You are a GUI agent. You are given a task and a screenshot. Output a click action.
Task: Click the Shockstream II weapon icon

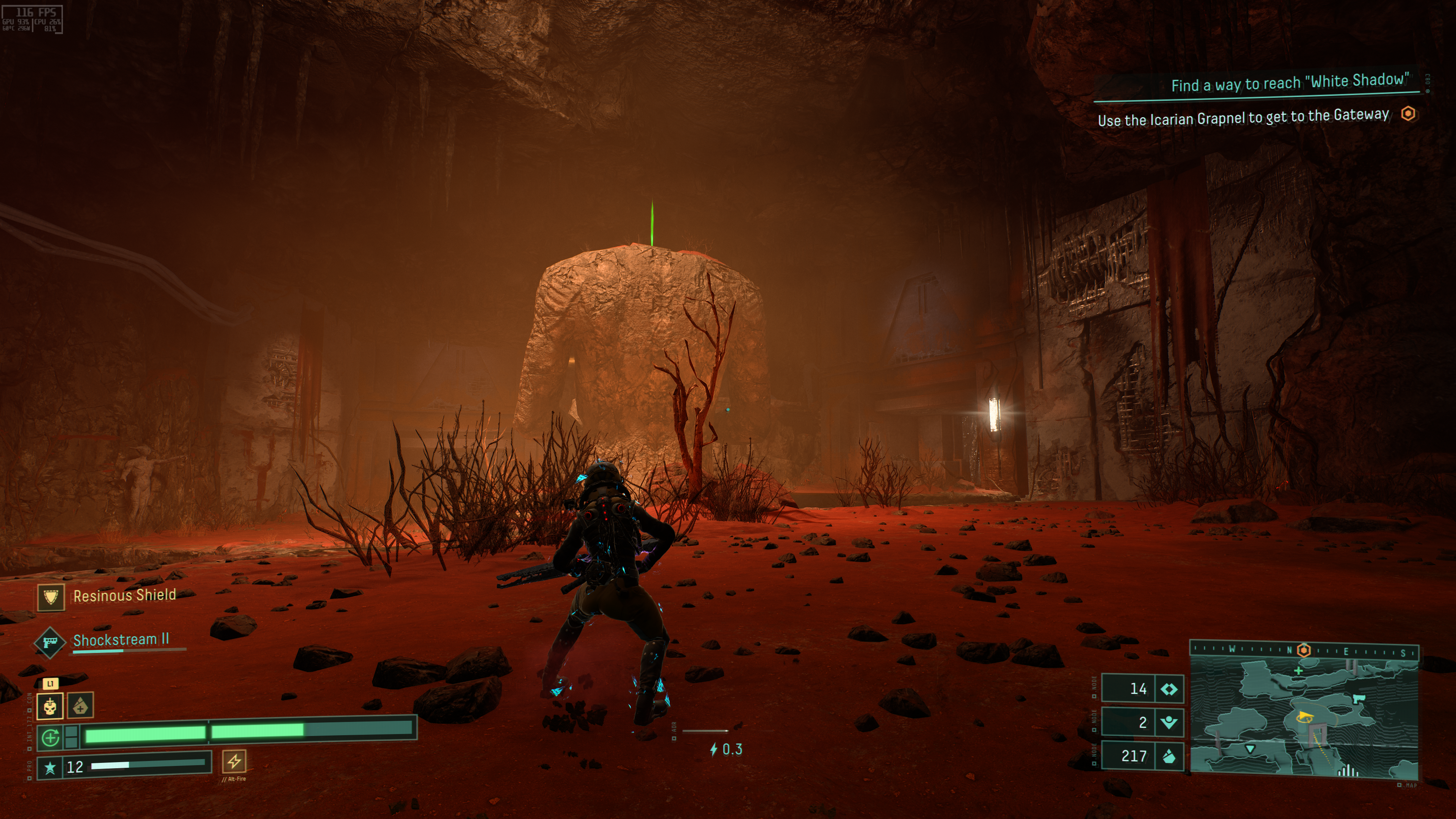[x=49, y=642]
